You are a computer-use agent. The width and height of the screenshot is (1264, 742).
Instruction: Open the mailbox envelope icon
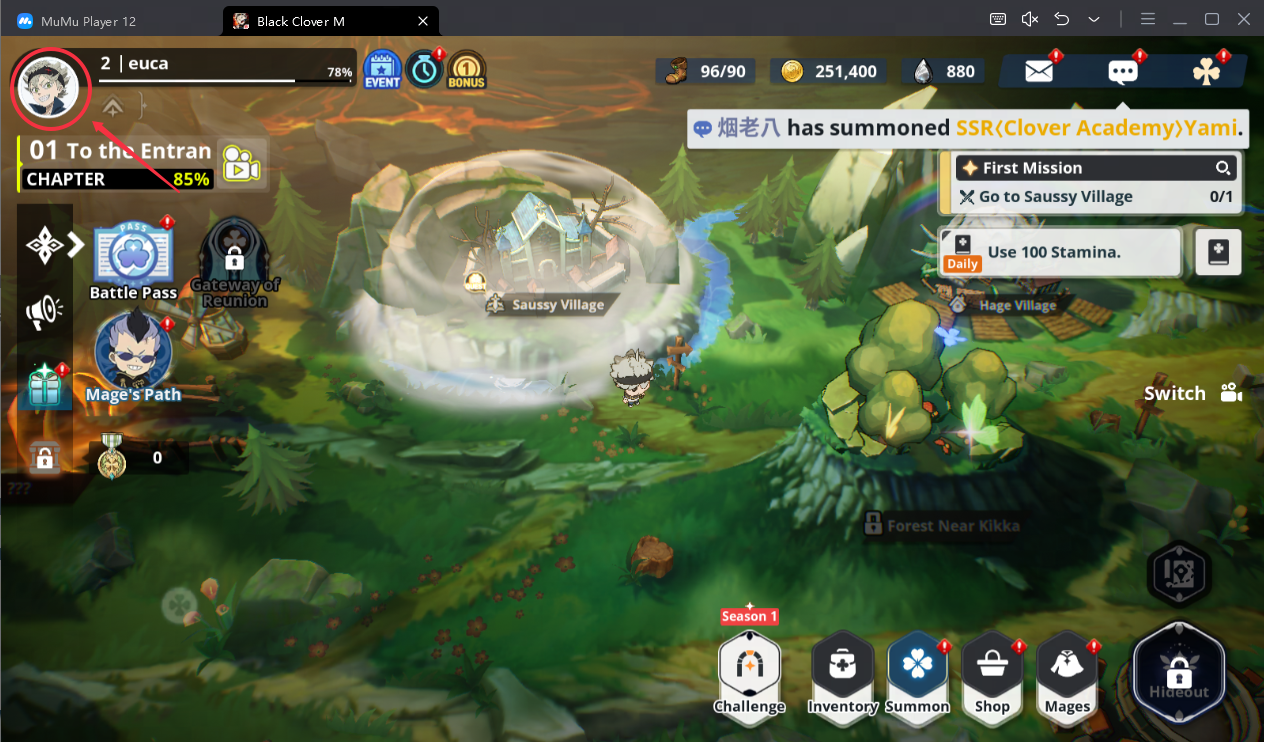(1039, 71)
